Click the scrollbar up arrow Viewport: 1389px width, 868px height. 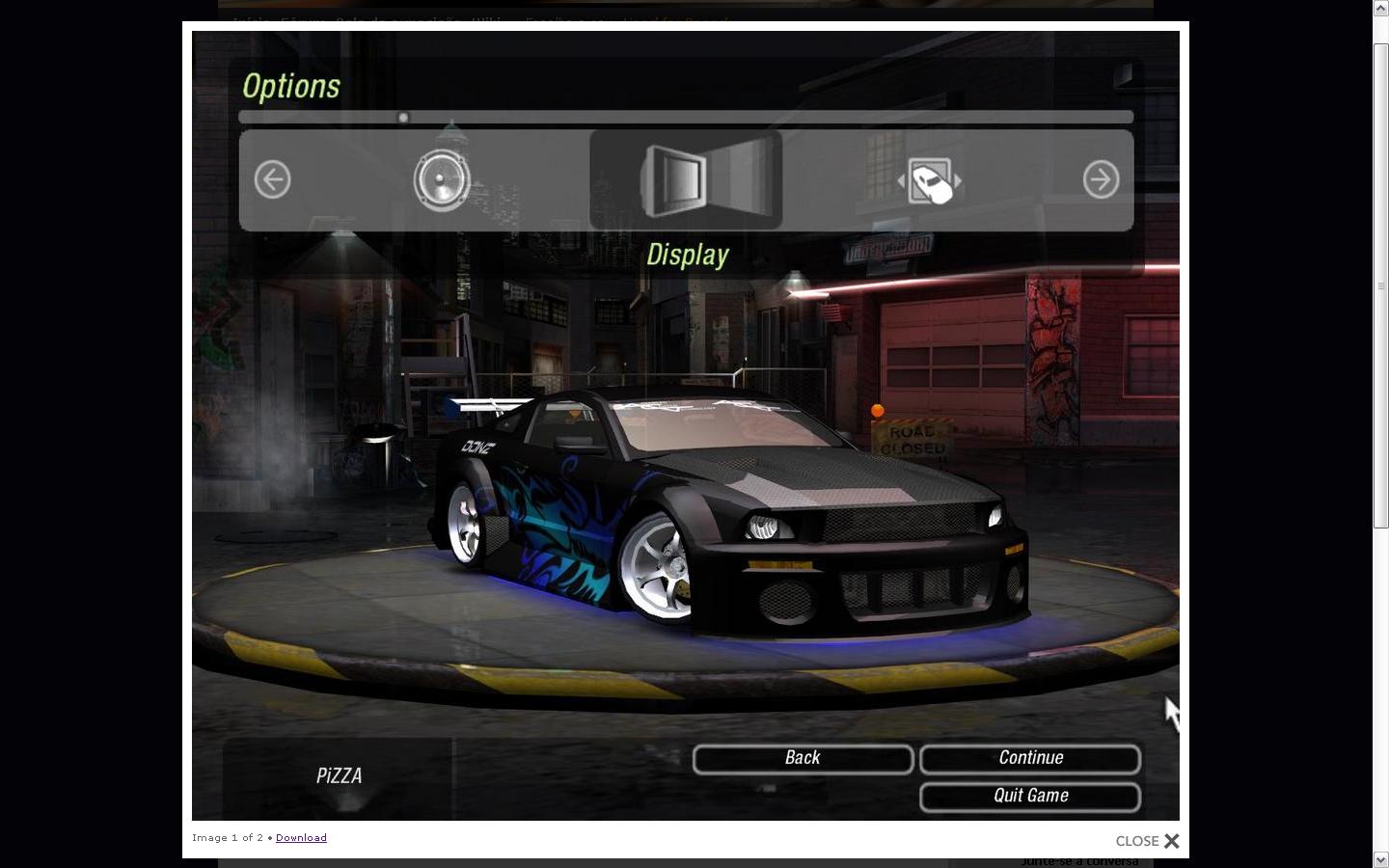tap(1381, 8)
